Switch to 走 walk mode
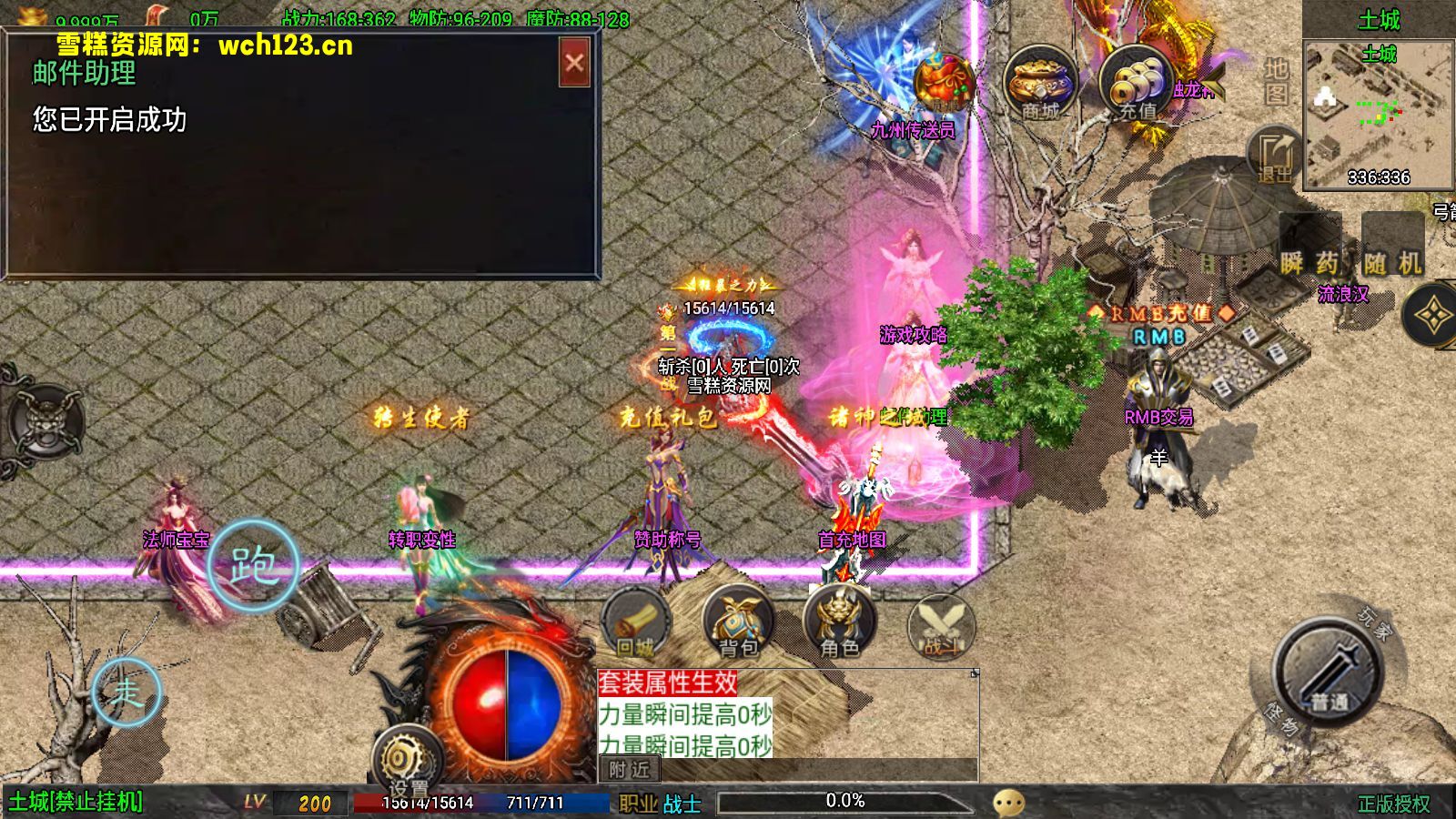Viewport: 1456px width, 819px height. [x=126, y=692]
